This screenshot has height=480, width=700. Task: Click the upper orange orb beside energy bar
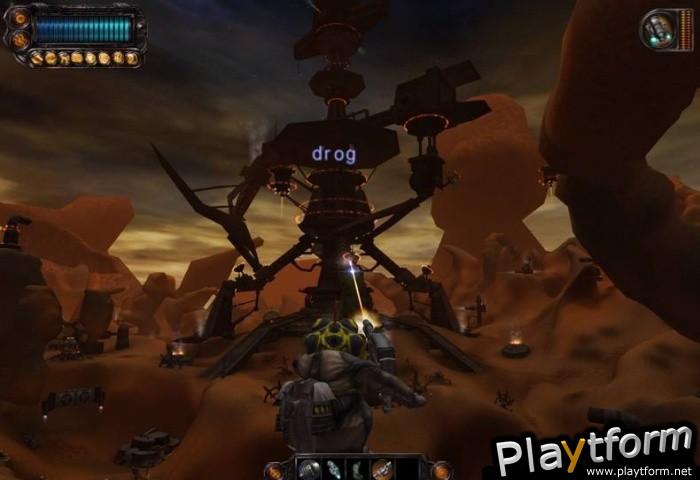click(20, 20)
